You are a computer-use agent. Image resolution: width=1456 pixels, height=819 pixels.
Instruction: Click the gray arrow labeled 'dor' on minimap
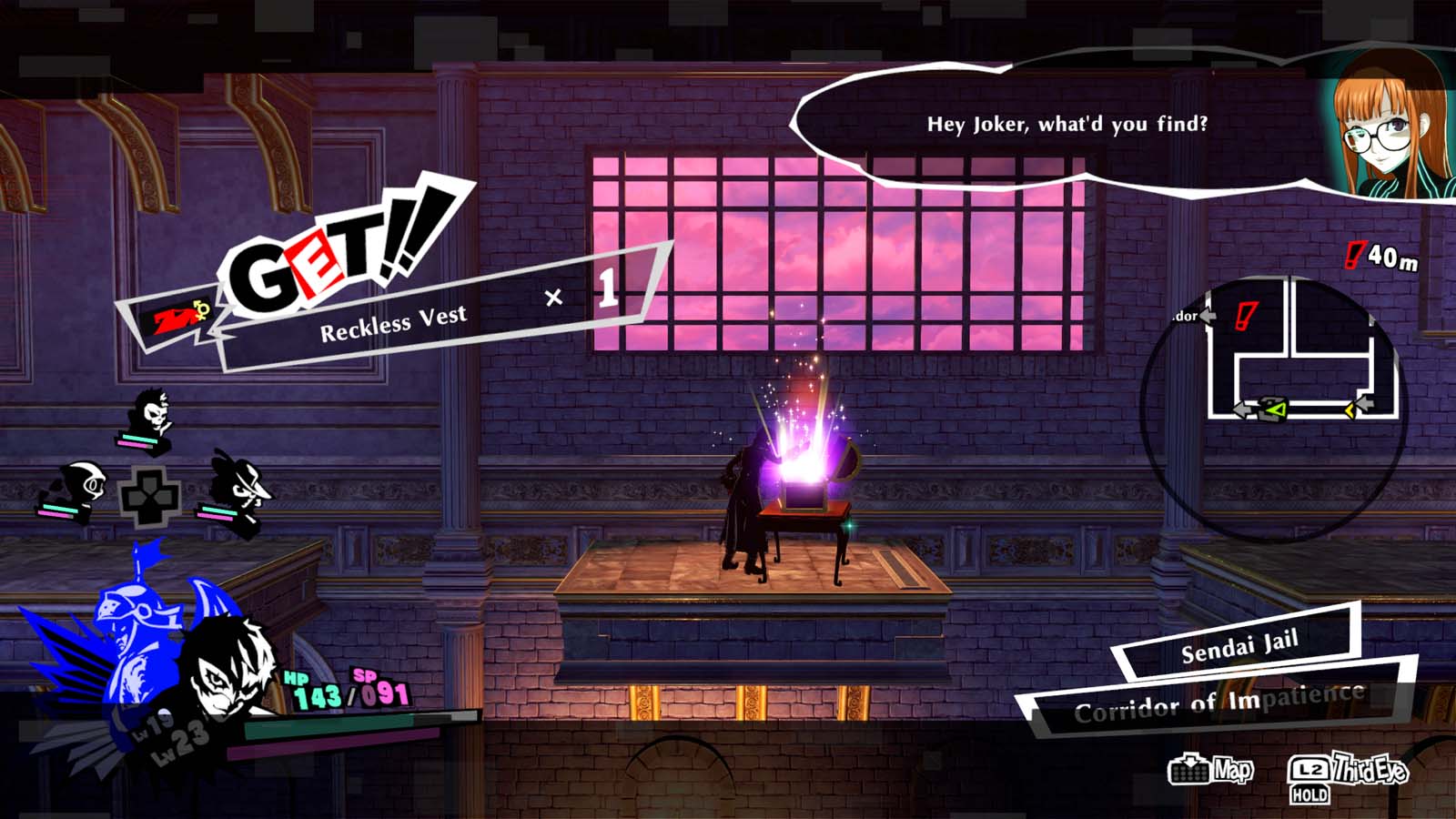pos(1208,316)
